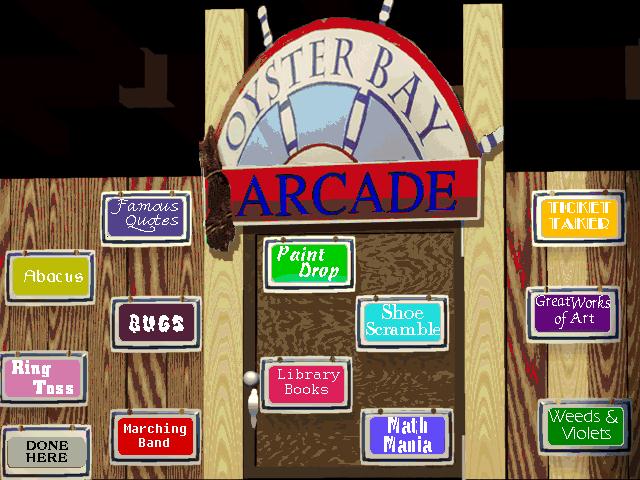Start the Paint Drop game

coord(309,263)
